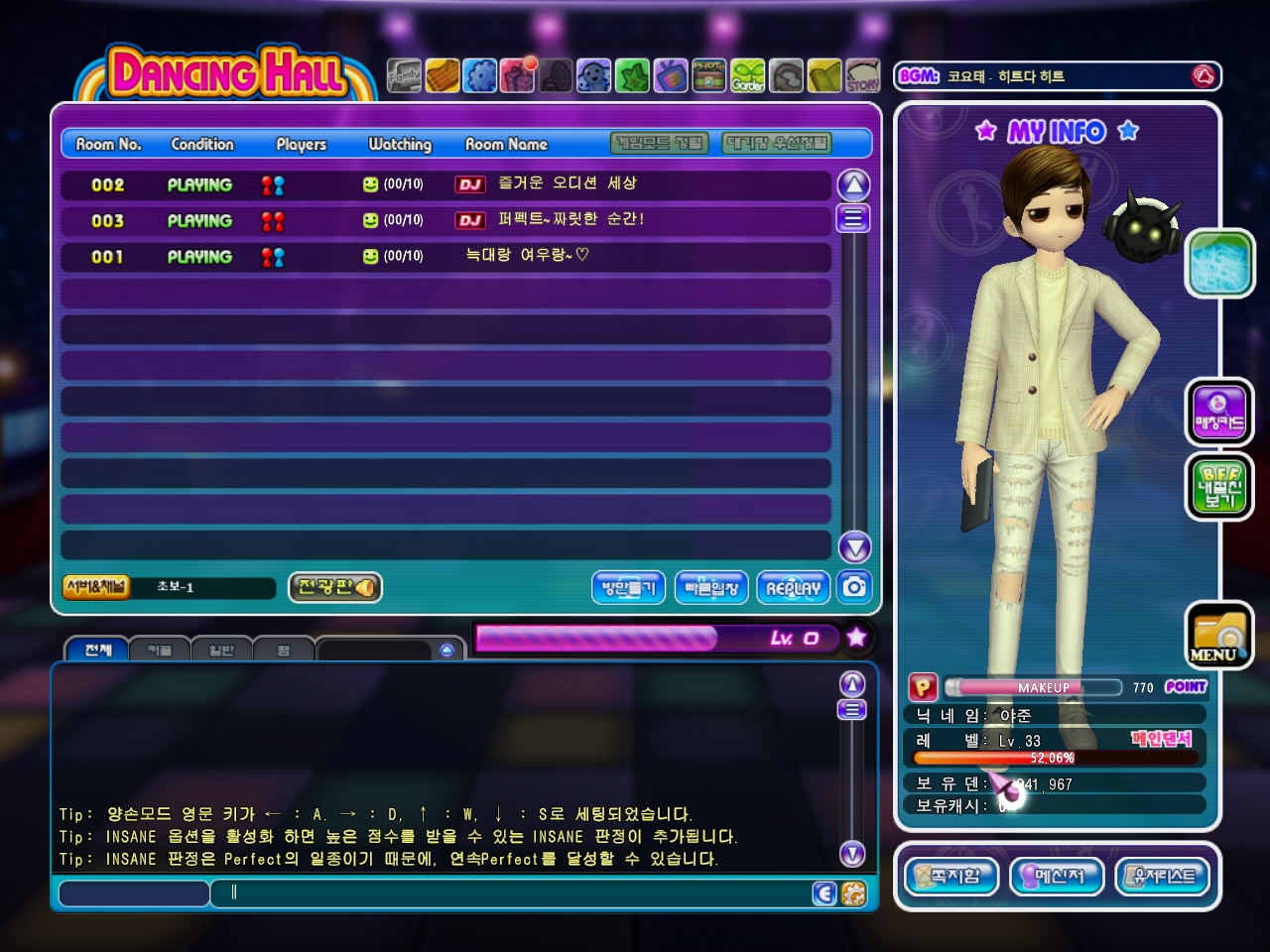Click the 전광판 megaphone button
The width and height of the screenshot is (1270, 952).
tap(335, 587)
